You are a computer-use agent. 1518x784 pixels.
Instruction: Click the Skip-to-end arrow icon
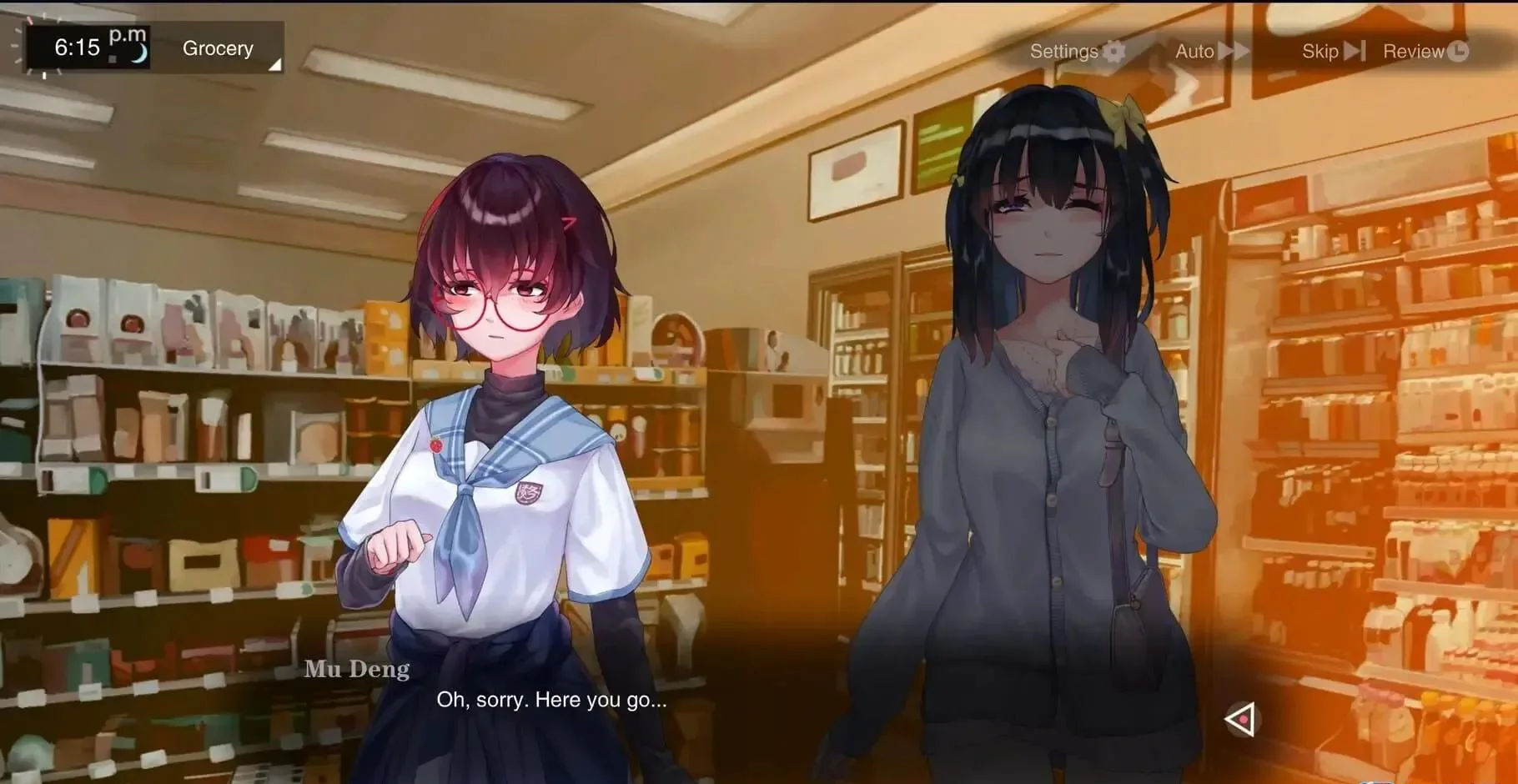pos(1355,51)
